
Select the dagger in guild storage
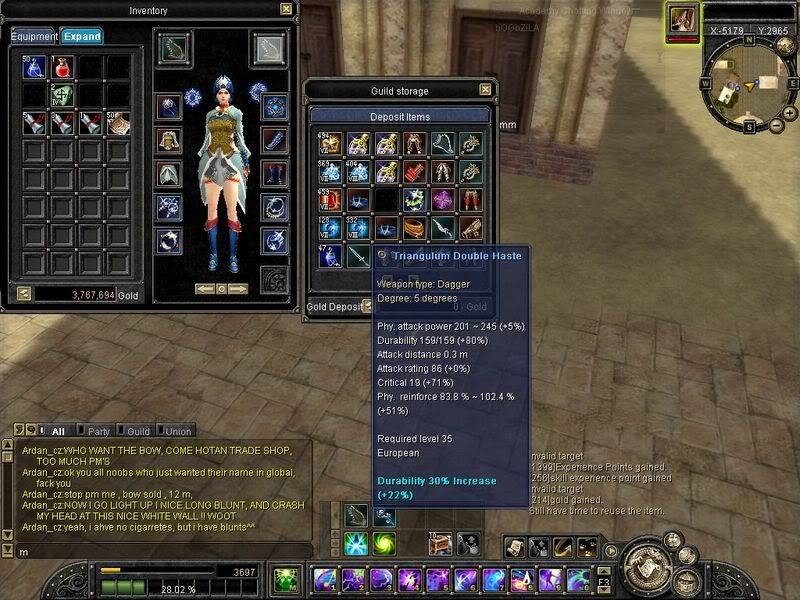tap(358, 256)
